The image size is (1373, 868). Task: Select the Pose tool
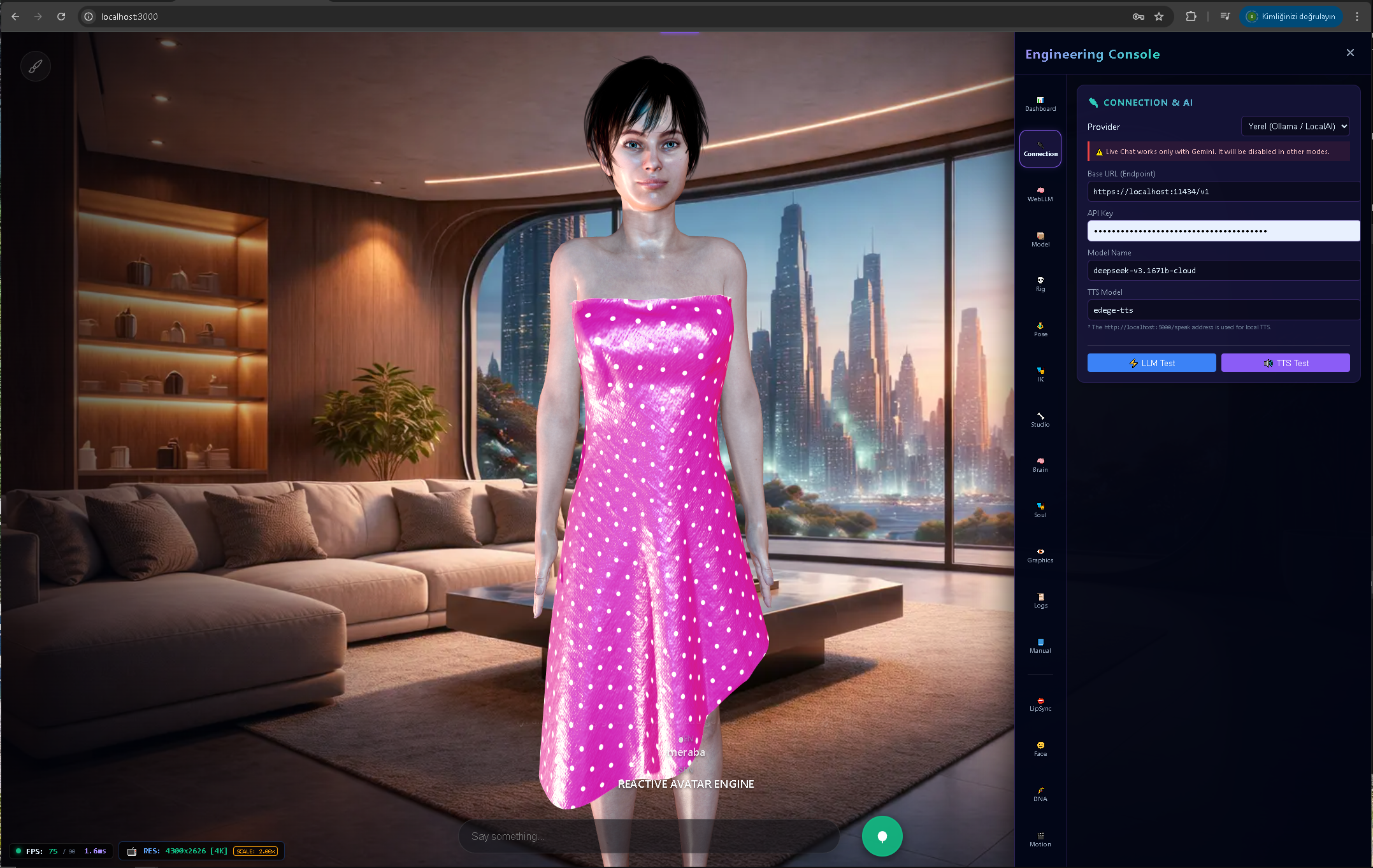pyautogui.click(x=1040, y=329)
